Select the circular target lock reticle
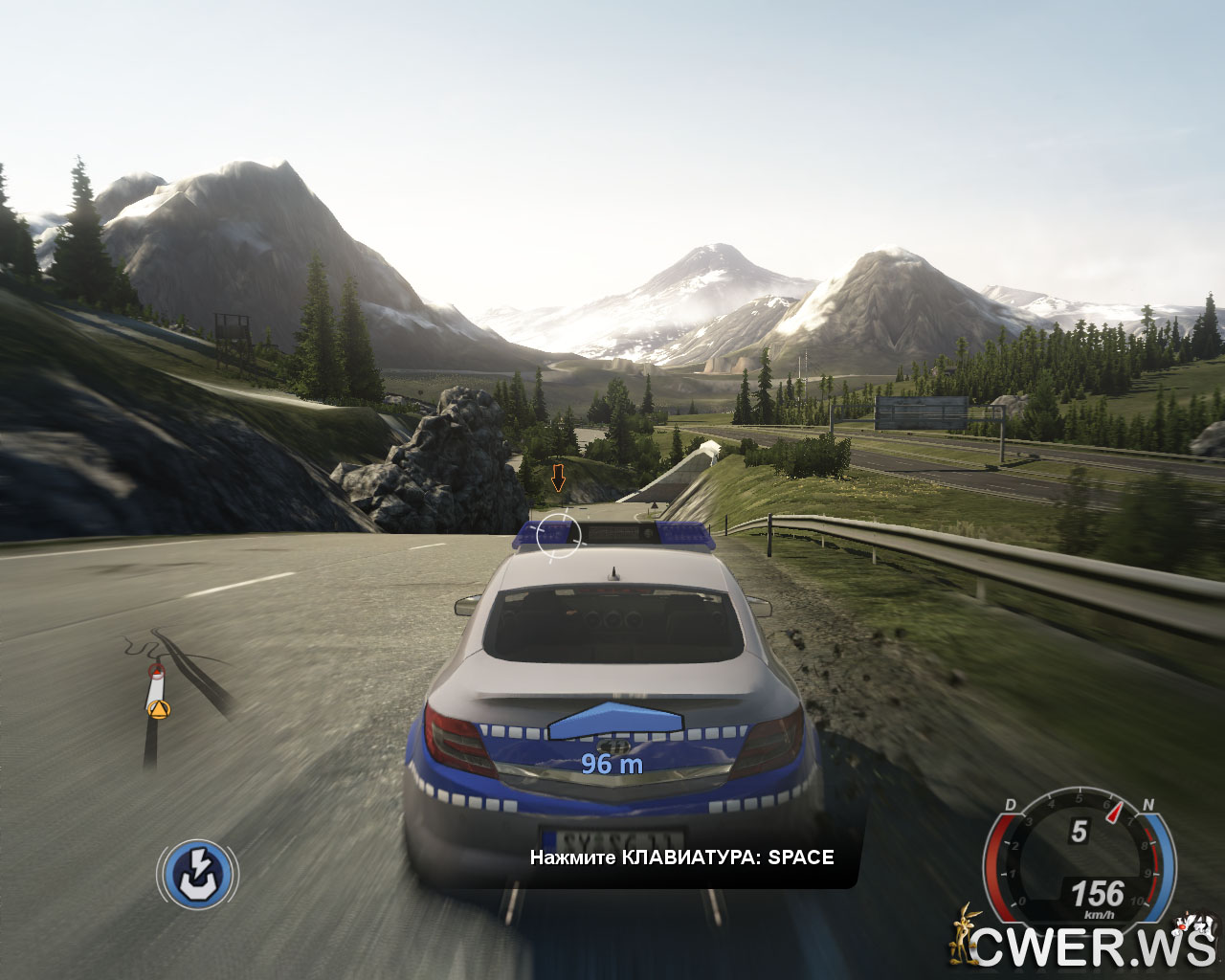 558,535
